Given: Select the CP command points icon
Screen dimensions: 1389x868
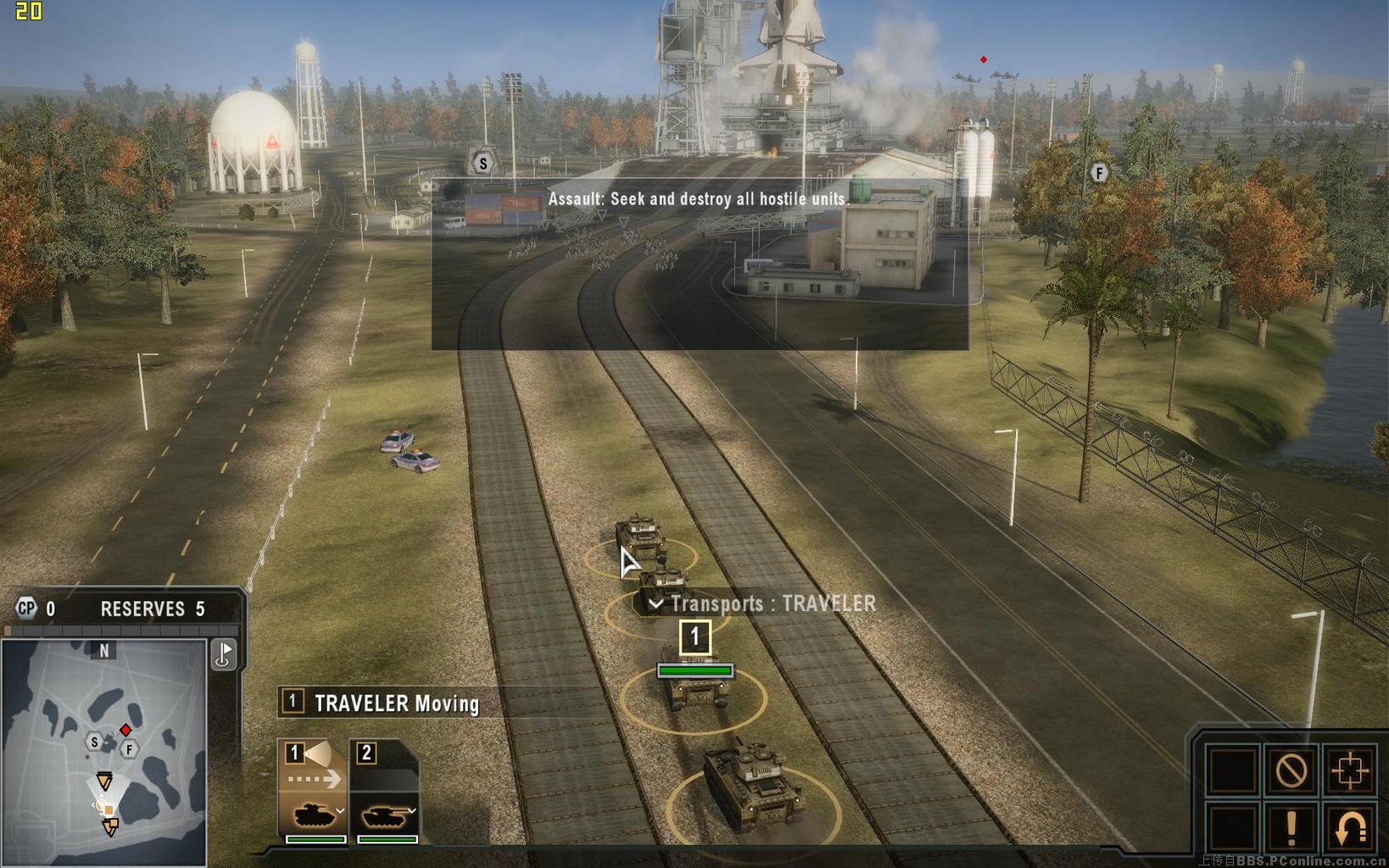Looking at the screenshot, I should coord(27,608).
